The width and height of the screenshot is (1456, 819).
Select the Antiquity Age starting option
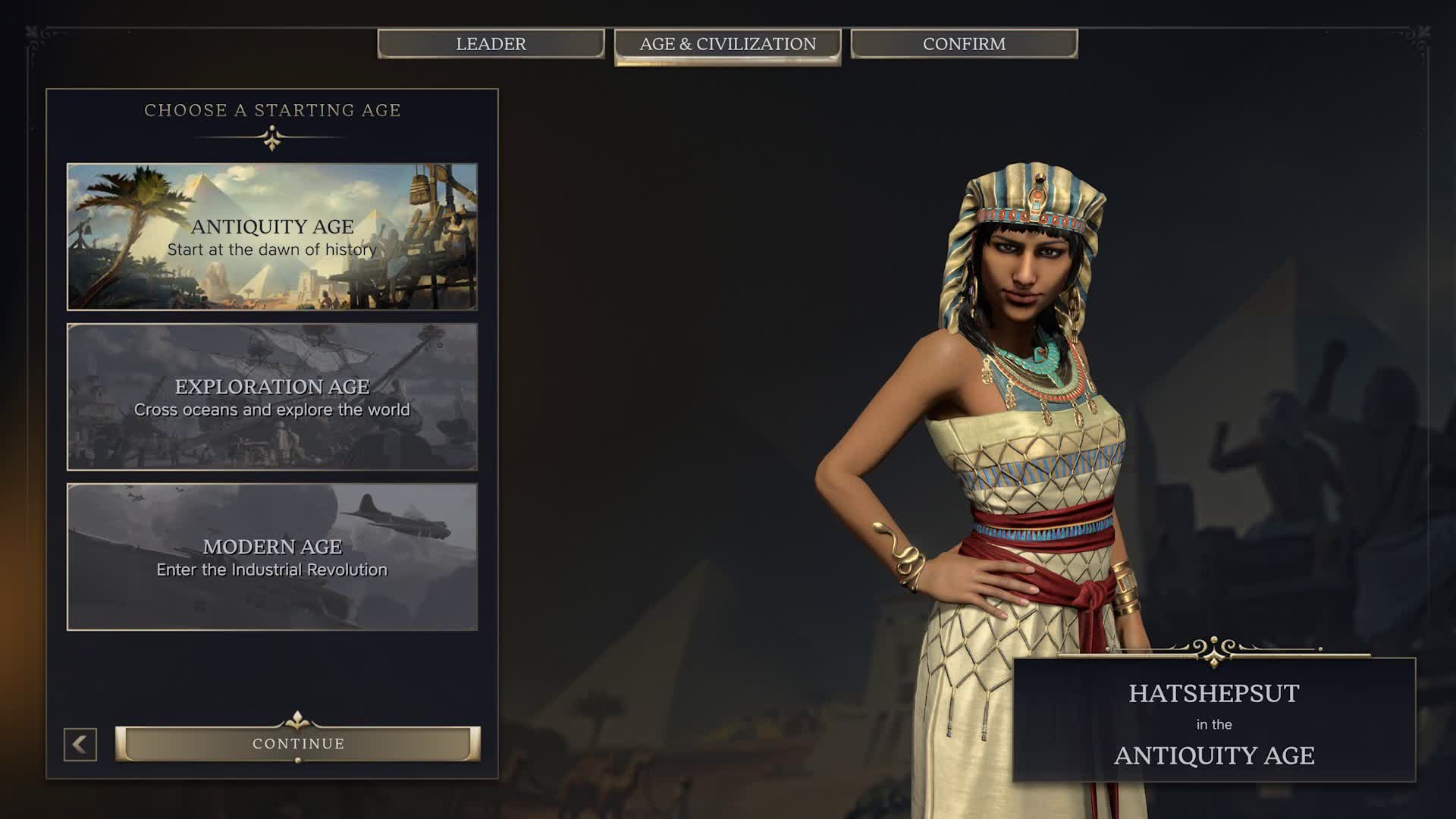tap(272, 237)
